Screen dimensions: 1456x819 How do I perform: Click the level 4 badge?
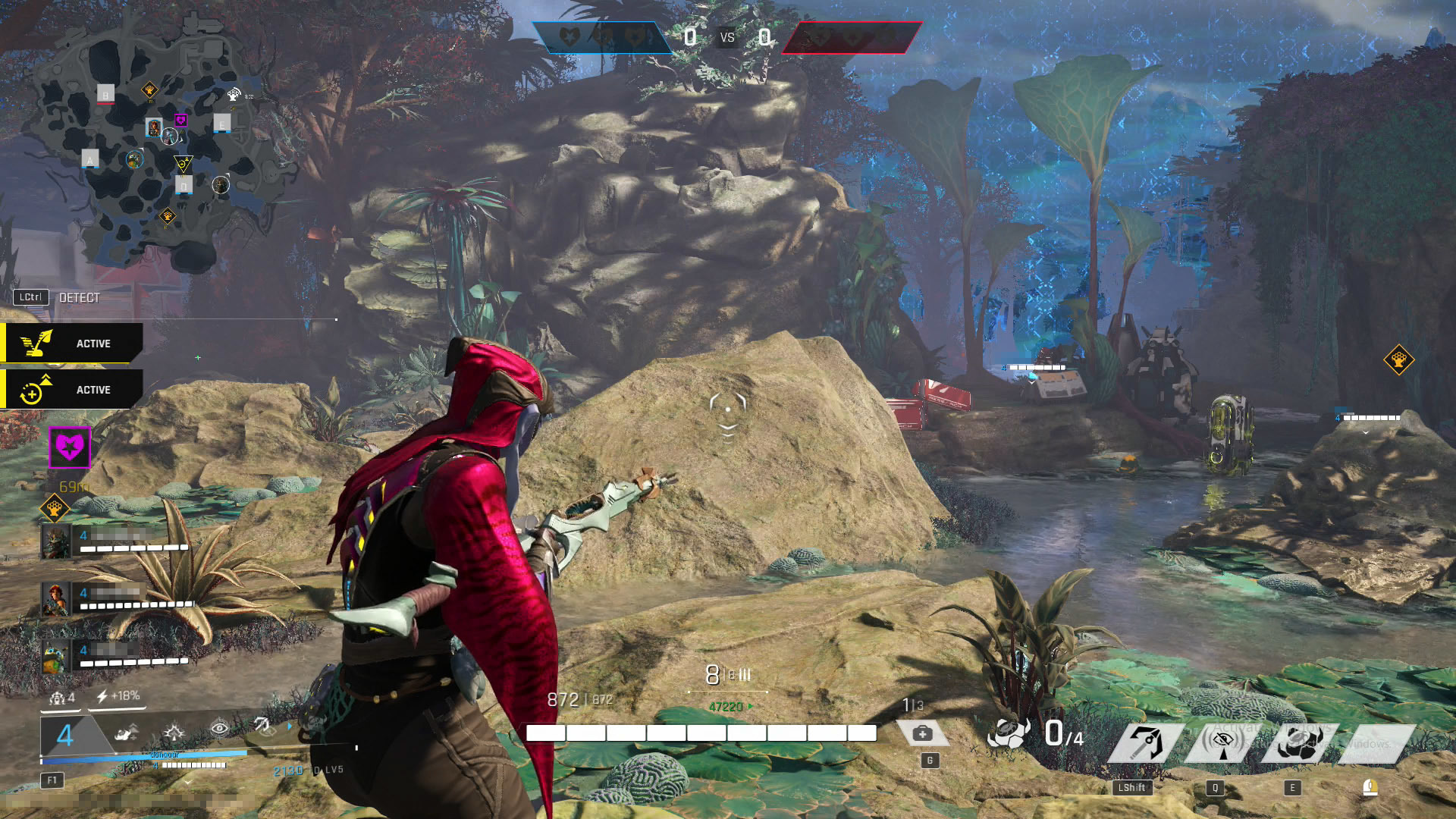pos(65,735)
